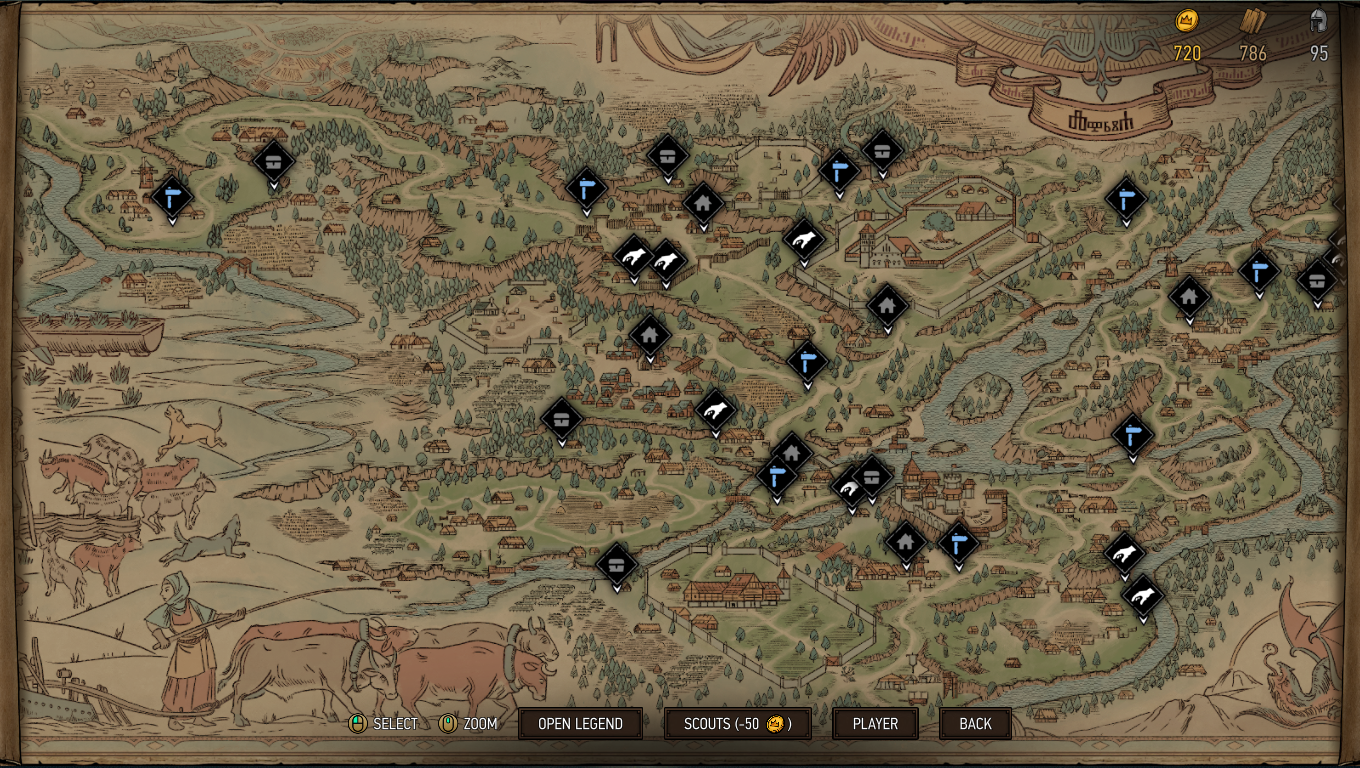Select the house marker beside the eastern windmill
The width and height of the screenshot is (1360, 768).
[1189, 296]
